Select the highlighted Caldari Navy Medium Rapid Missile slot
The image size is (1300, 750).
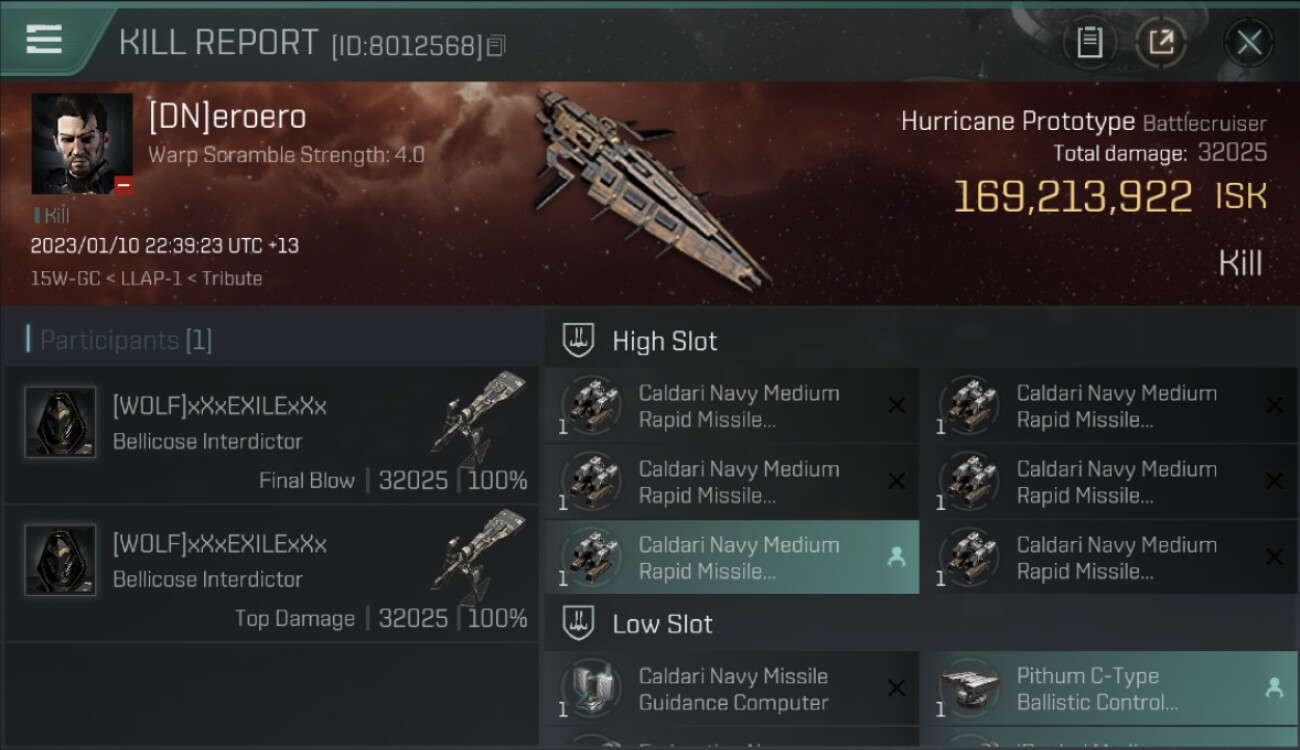(732, 557)
